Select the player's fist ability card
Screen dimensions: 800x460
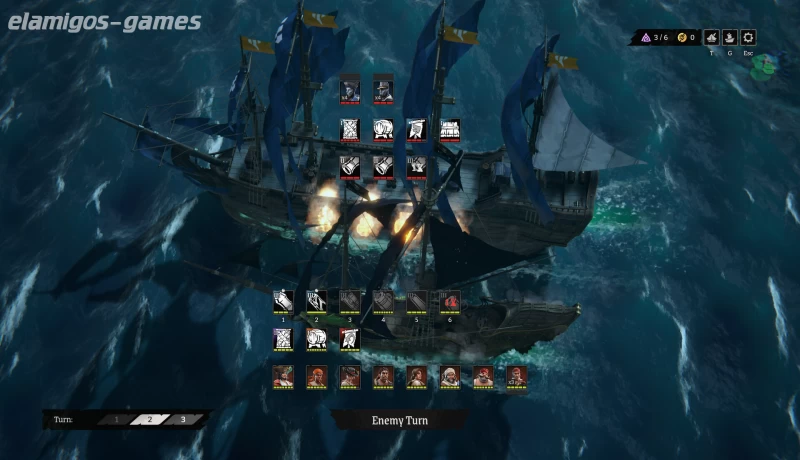tap(316, 339)
